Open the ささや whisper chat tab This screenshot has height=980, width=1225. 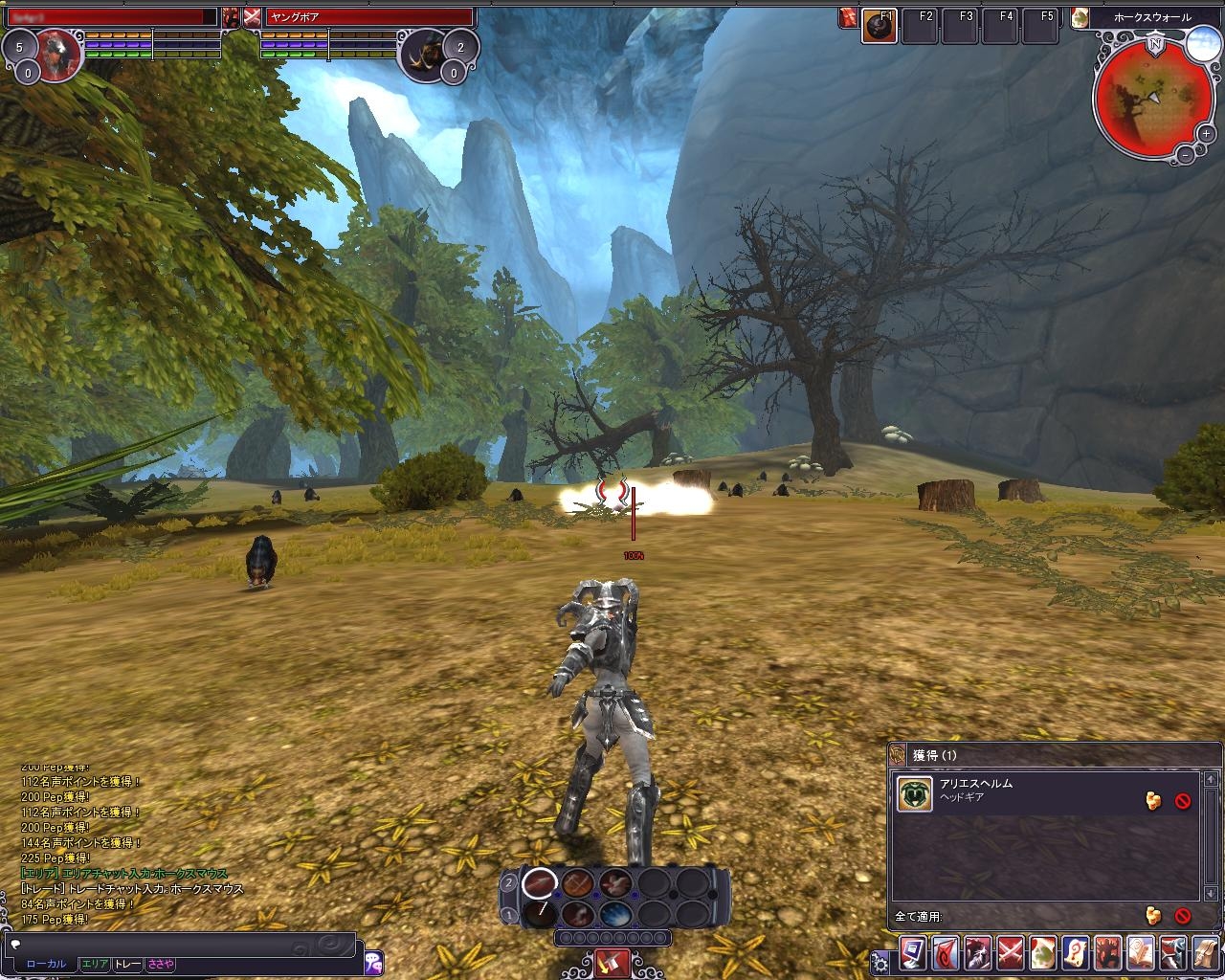point(160,964)
